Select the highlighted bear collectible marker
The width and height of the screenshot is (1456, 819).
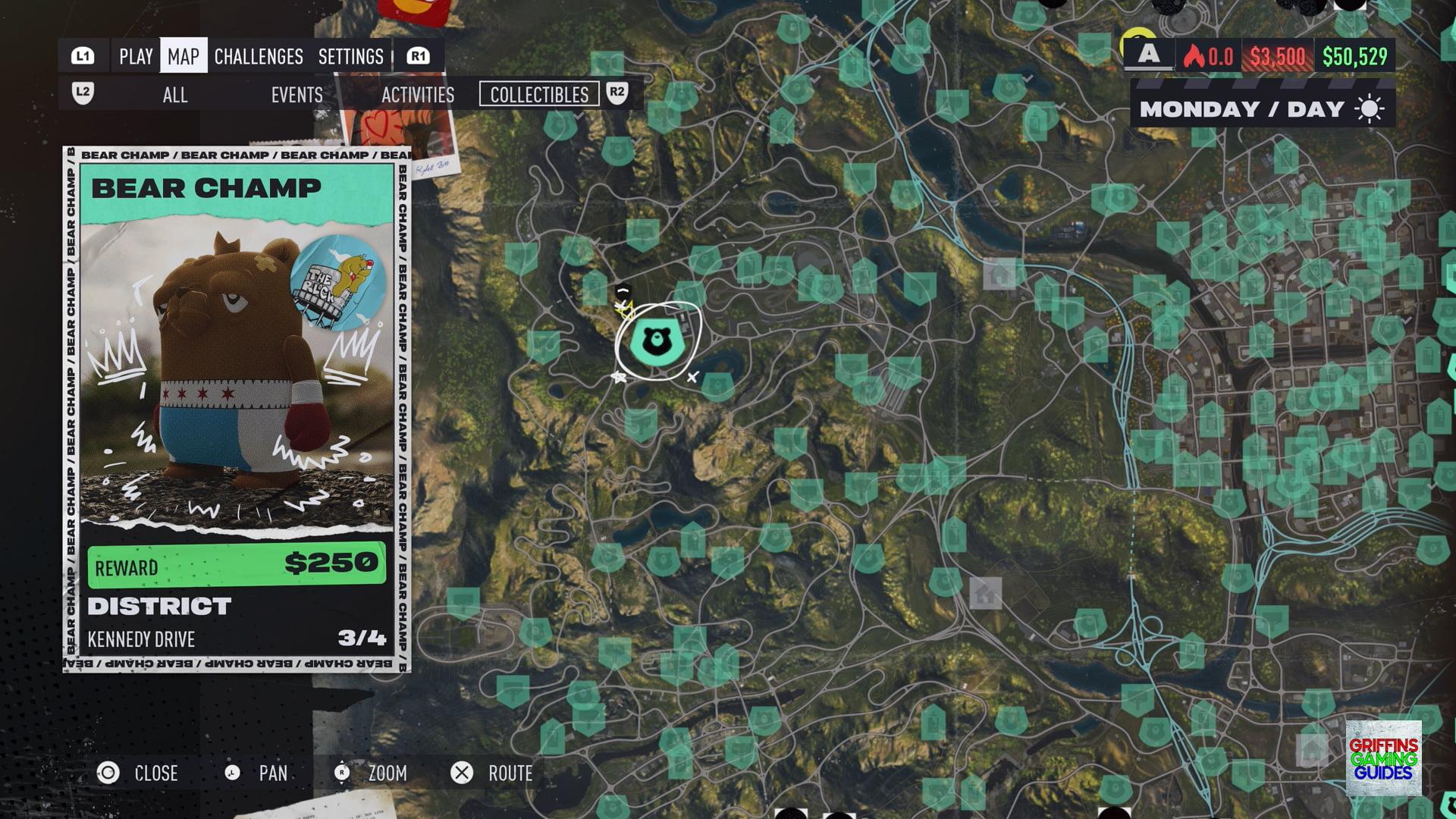coord(657,341)
